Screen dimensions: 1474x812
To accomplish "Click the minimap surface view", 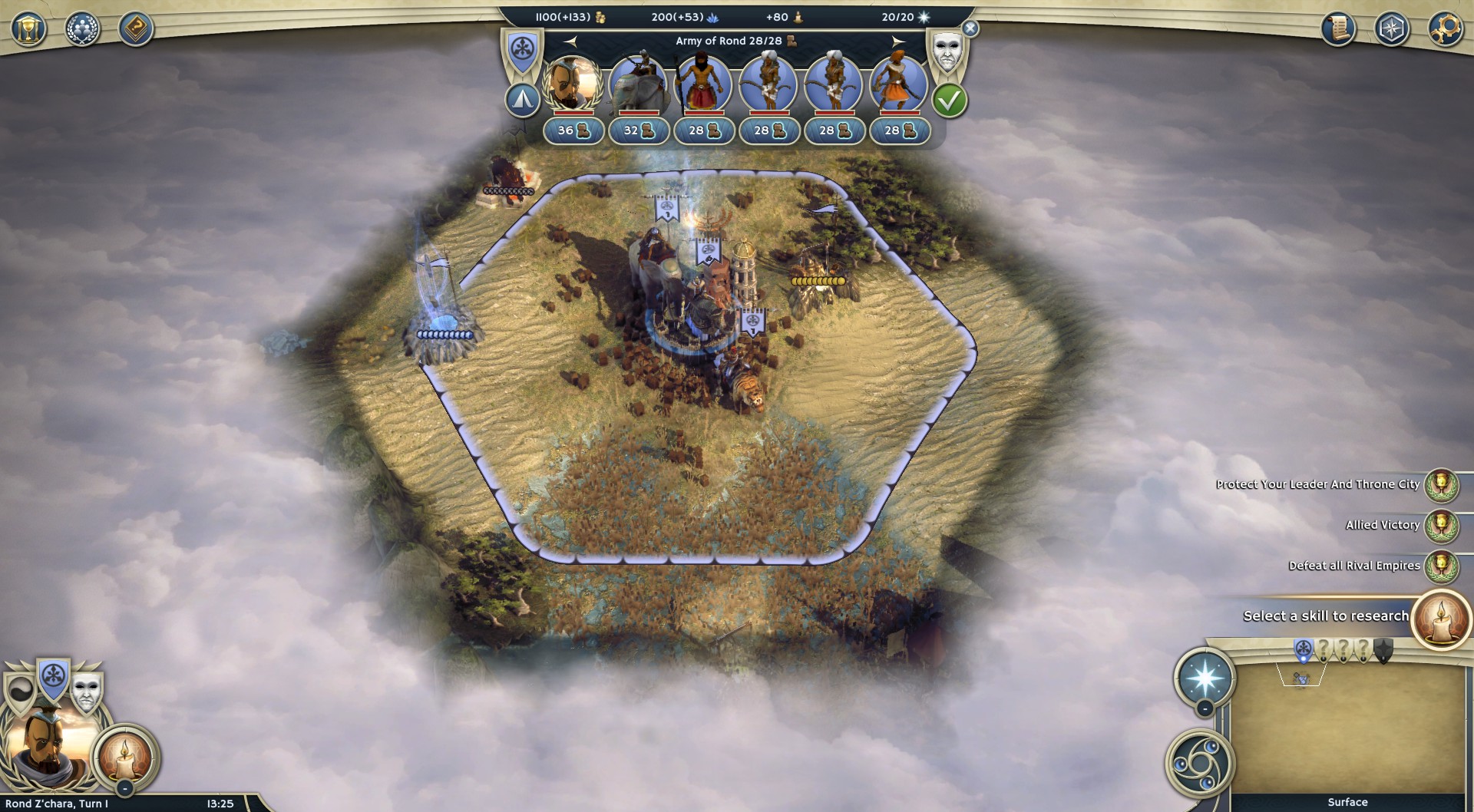I will click(1347, 729).
